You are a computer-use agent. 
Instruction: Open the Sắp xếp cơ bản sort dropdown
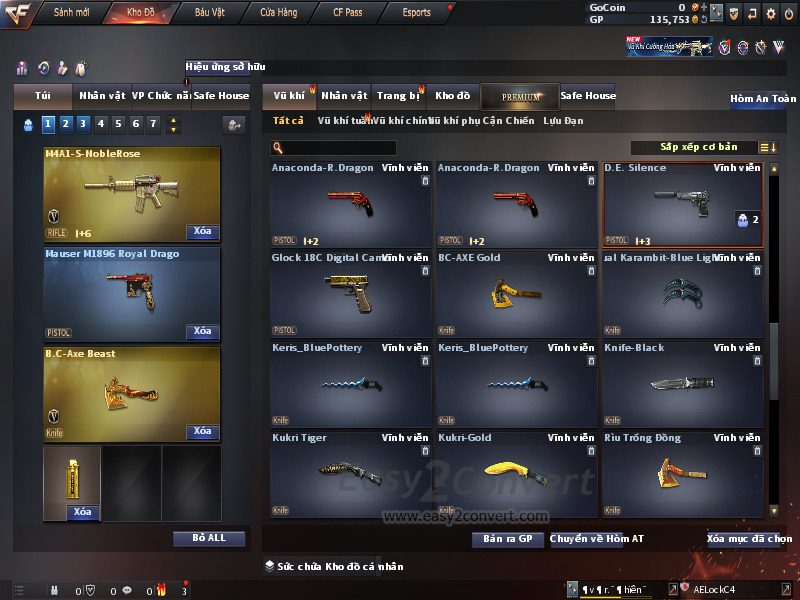701,148
